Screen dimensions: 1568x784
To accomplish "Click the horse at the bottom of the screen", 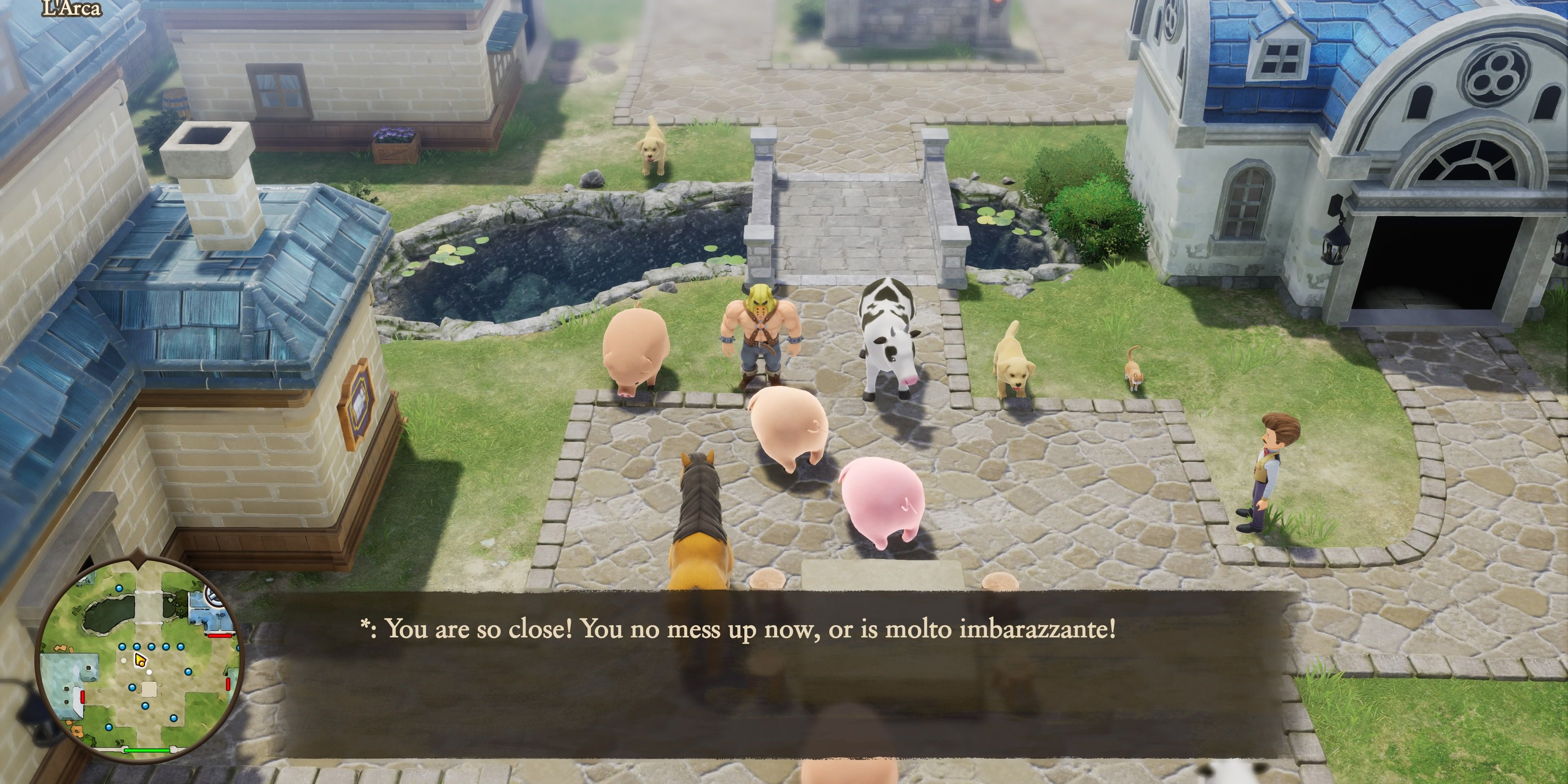I will (700, 530).
